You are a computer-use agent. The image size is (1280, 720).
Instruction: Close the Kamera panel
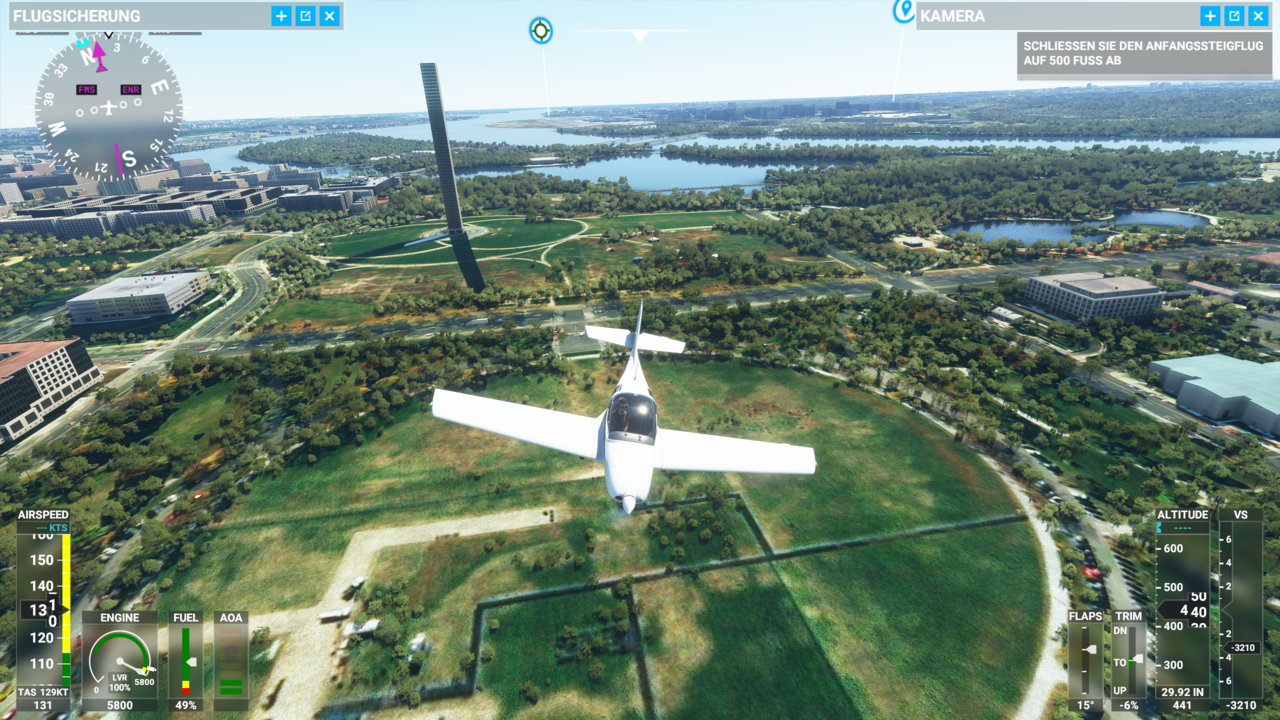pyautogui.click(x=1258, y=16)
